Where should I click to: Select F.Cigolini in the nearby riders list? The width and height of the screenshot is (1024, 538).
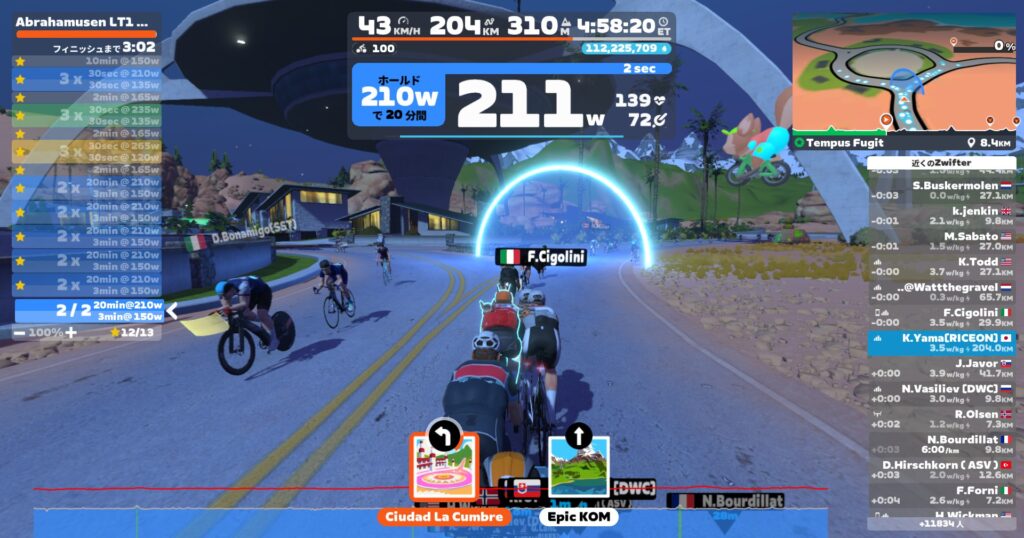tap(941, 318)
